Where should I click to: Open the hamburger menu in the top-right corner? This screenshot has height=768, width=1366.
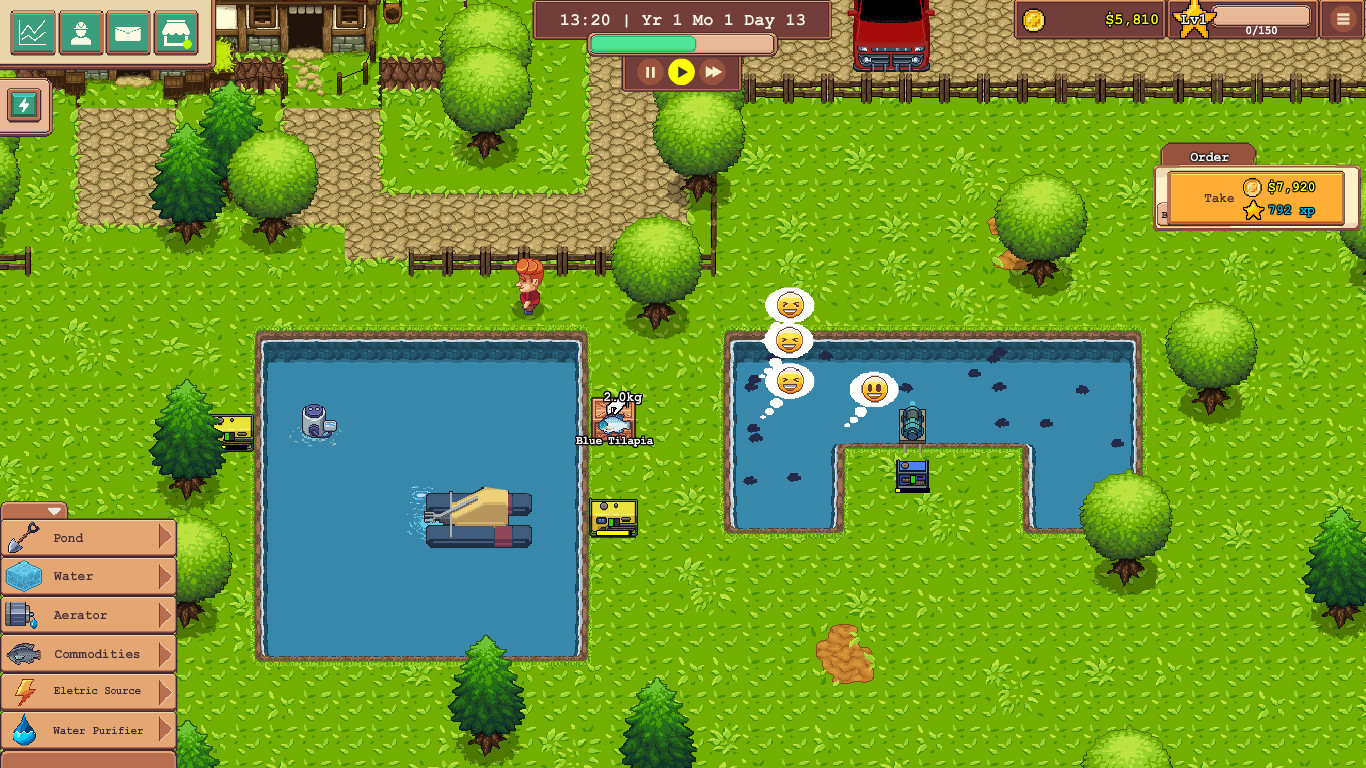coord(1341,19)
